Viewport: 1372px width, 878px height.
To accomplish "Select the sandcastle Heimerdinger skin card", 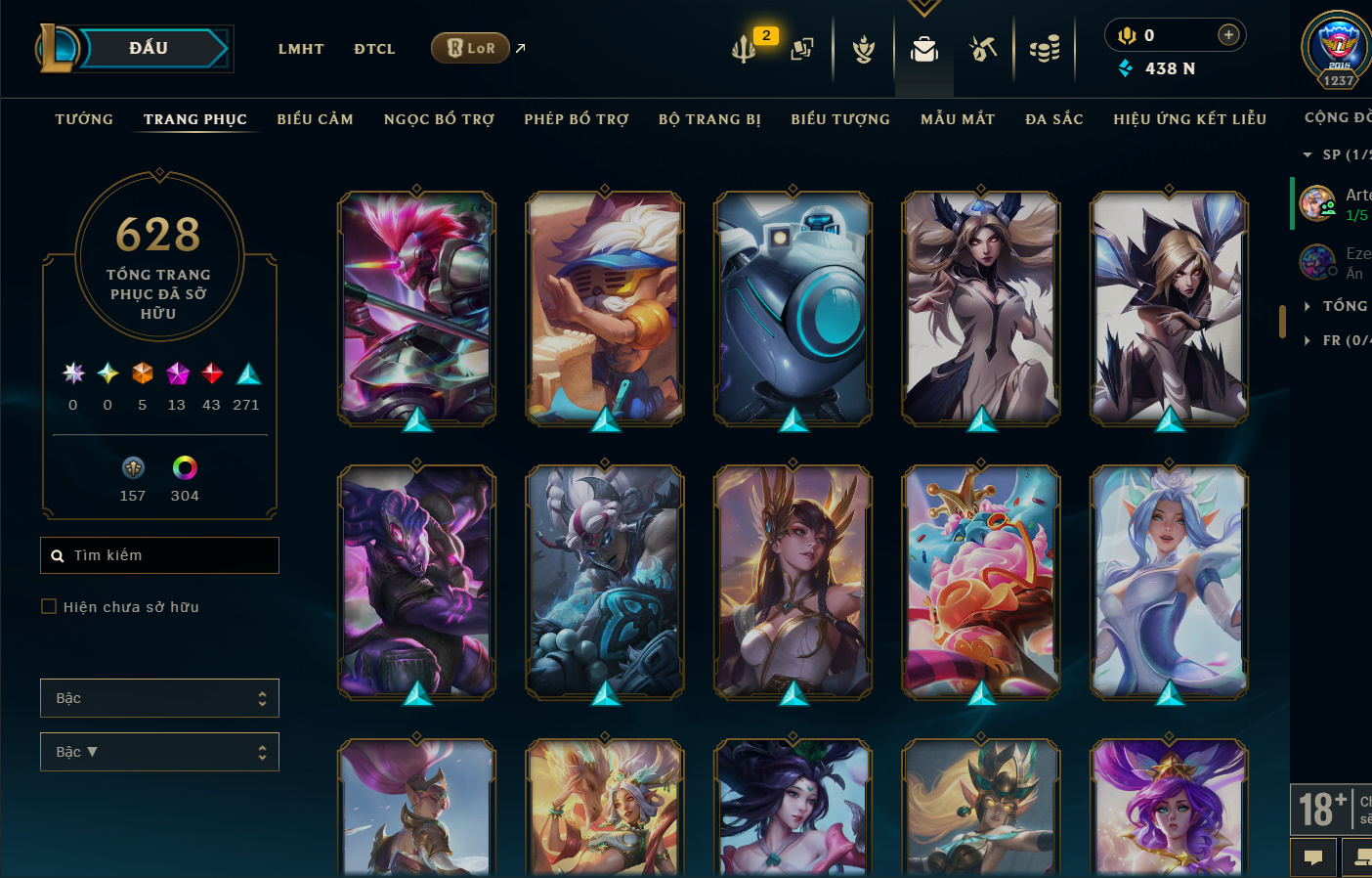I will point(605,308).
